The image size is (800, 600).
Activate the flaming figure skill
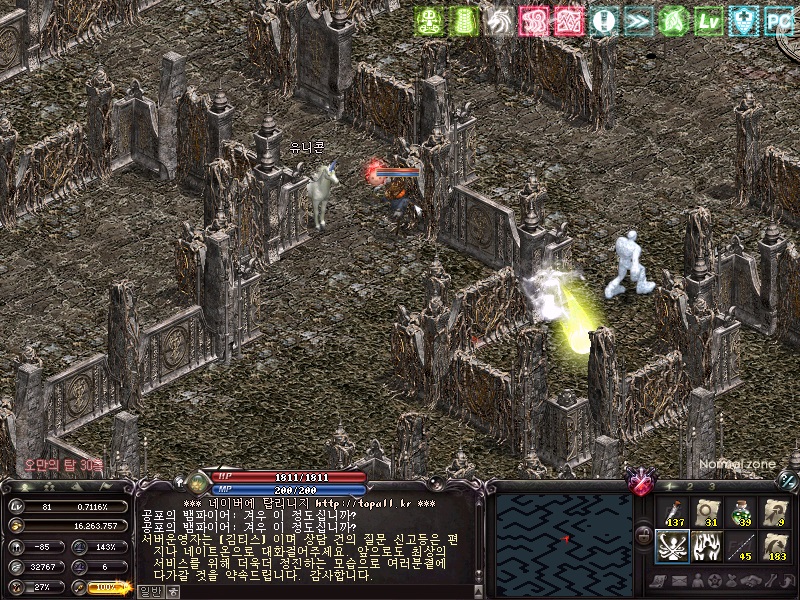[x=706, y=547]
